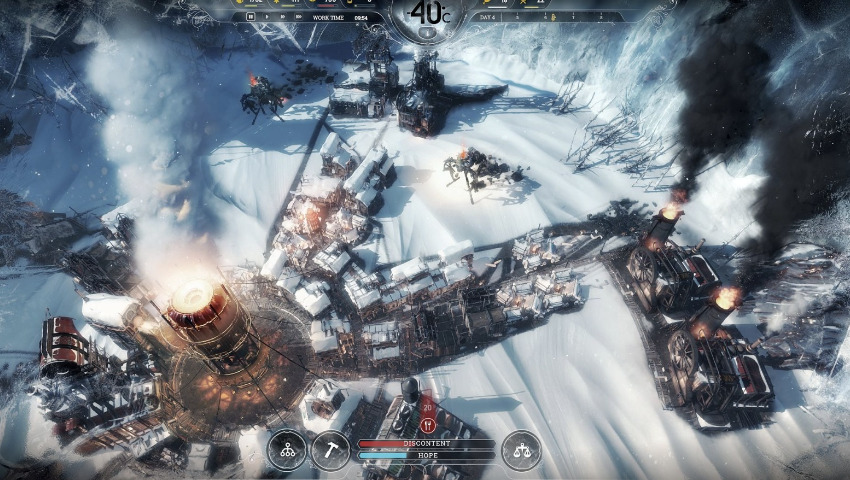Open the Book of Laws scales icon
Image resolution: width=850 pixels, height=480 pixels.
(521, 450)
